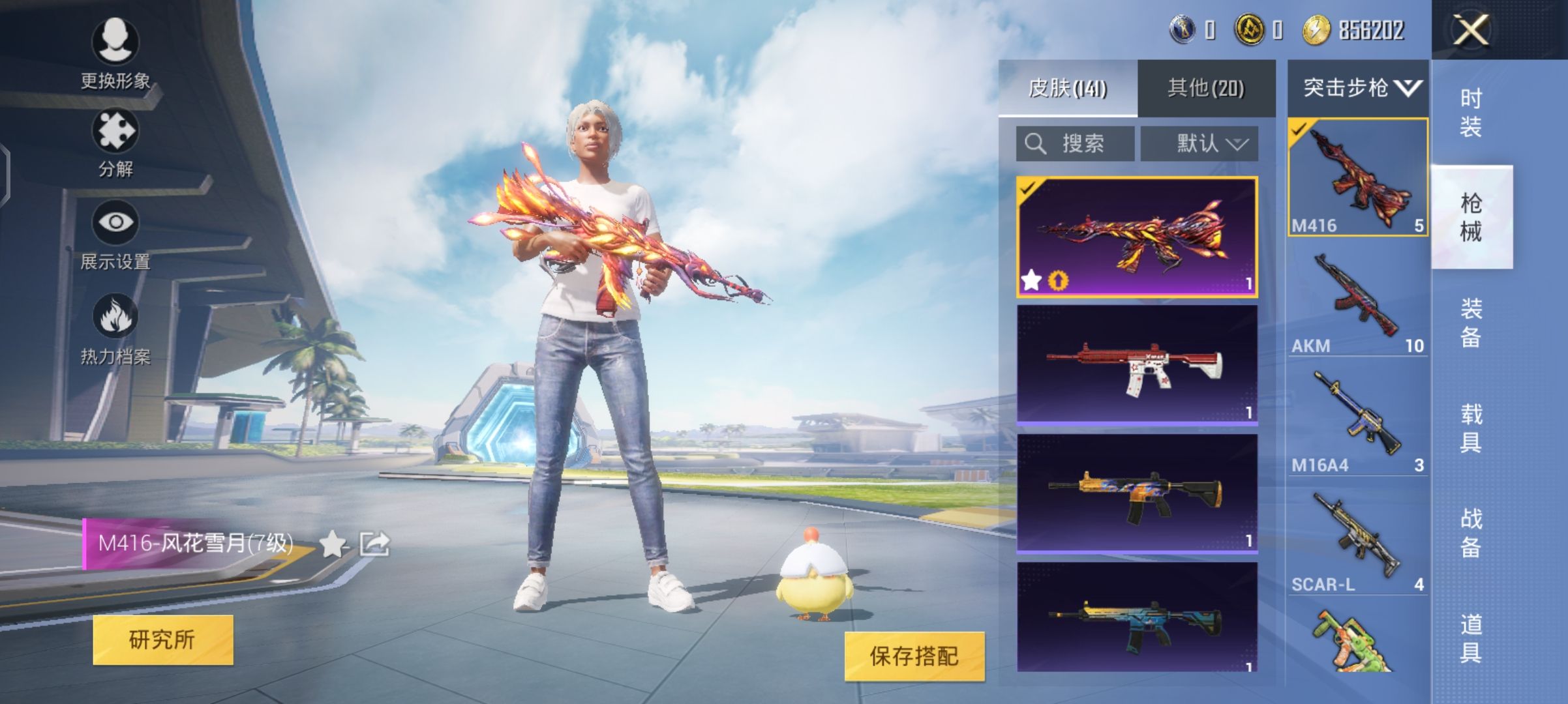Switch to the 其他(20) tab
Viewport: 1568px width, 704px height.
tap(1208, 88)
